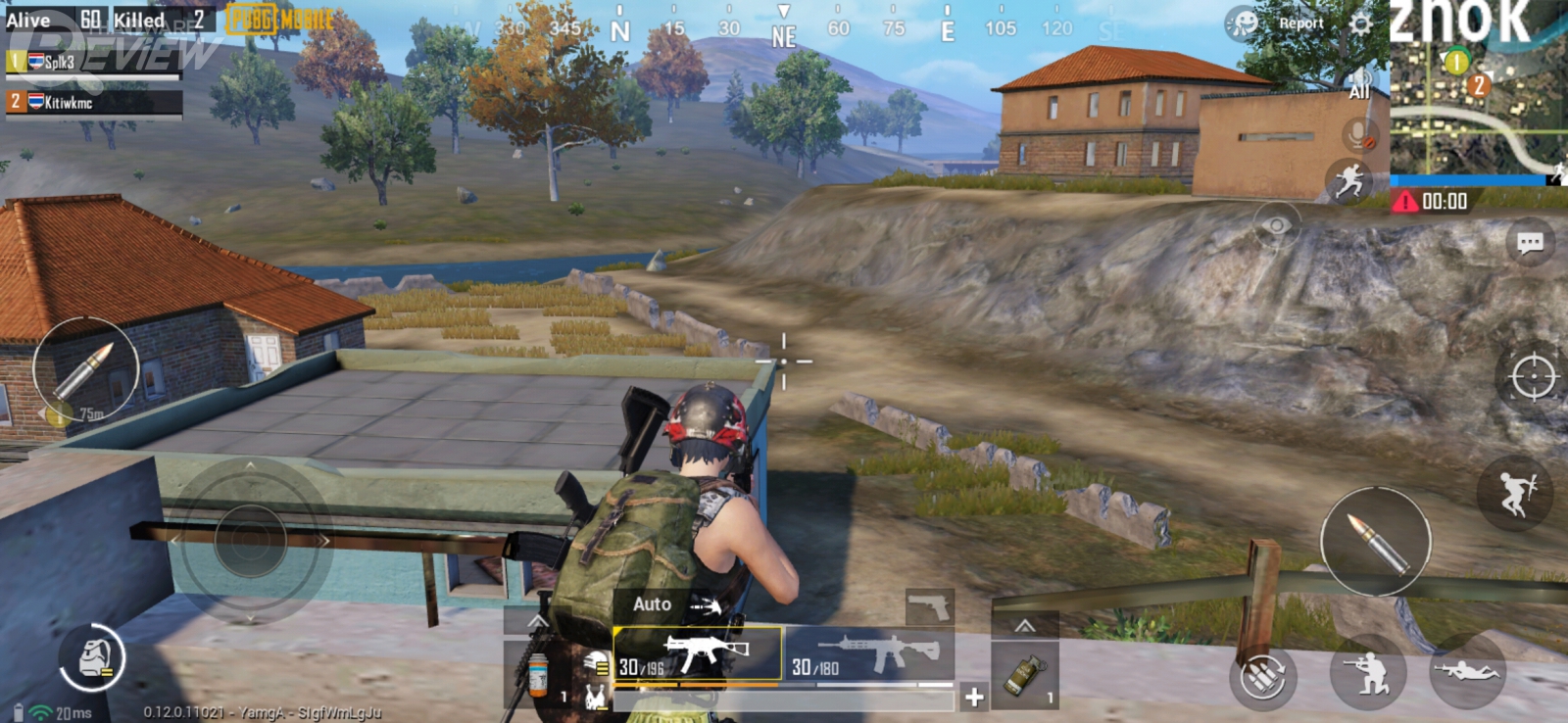This screenshot has height=723, width=1568.
Task: Open the settings gear menu
Action: [x=1361, y=24]
